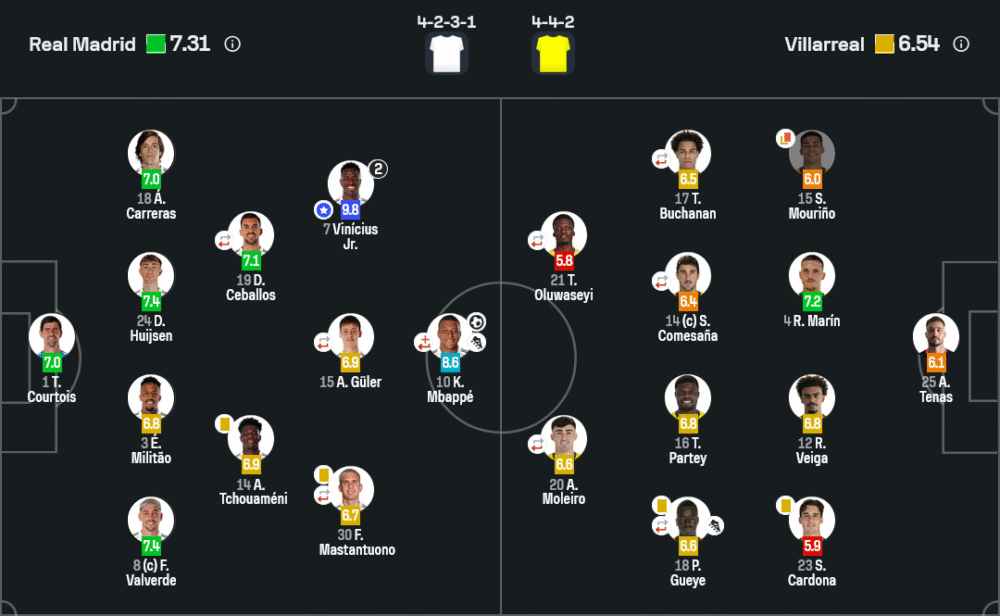Screen dimensions: 1000x616
Task: Show S. Cardona player stats
Action: (811, 521)
